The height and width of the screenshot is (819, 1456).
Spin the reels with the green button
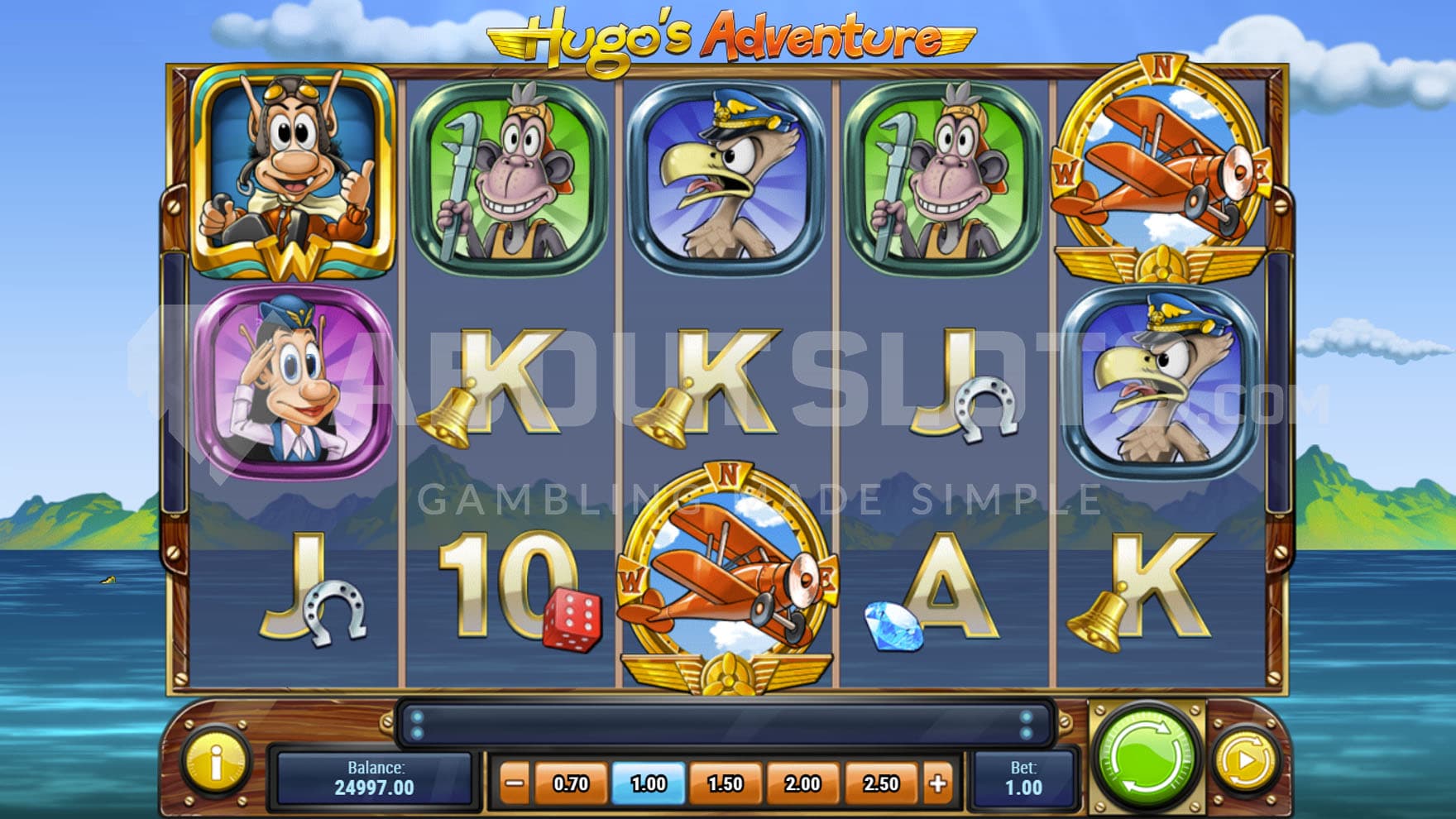1146,758
